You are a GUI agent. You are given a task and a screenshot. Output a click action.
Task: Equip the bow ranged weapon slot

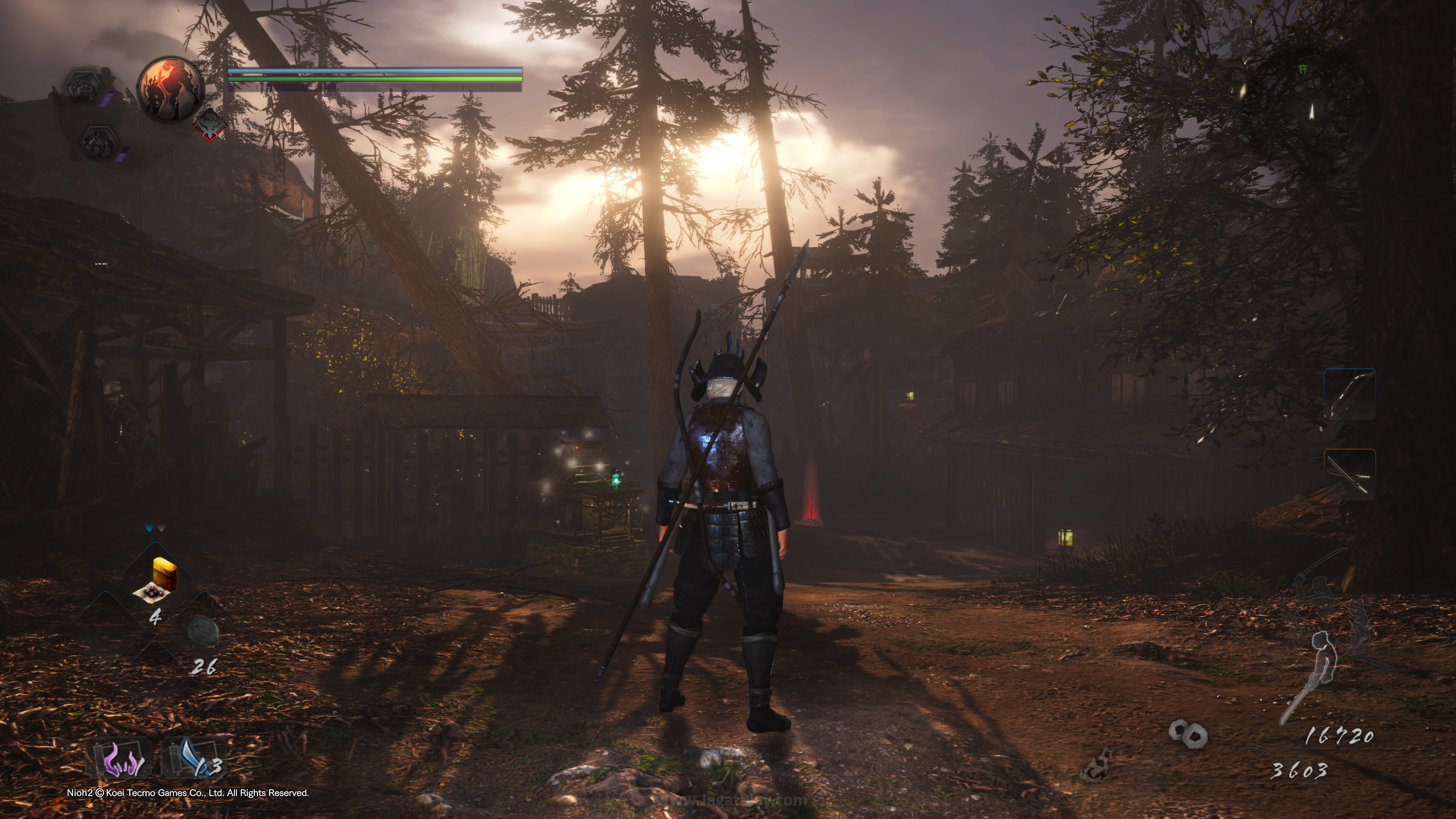tap(1349, 394)
